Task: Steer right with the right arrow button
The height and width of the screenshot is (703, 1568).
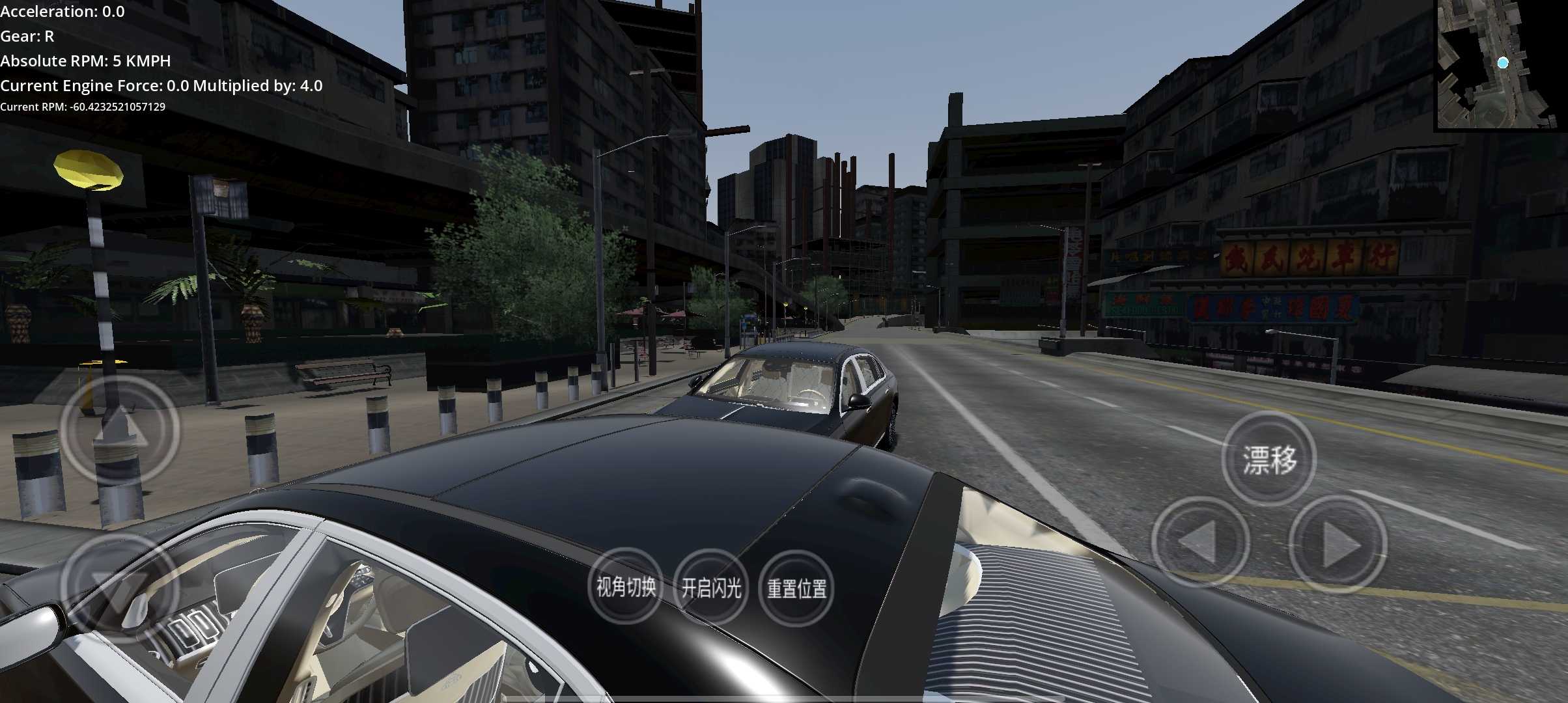Action: (1338, 544)
